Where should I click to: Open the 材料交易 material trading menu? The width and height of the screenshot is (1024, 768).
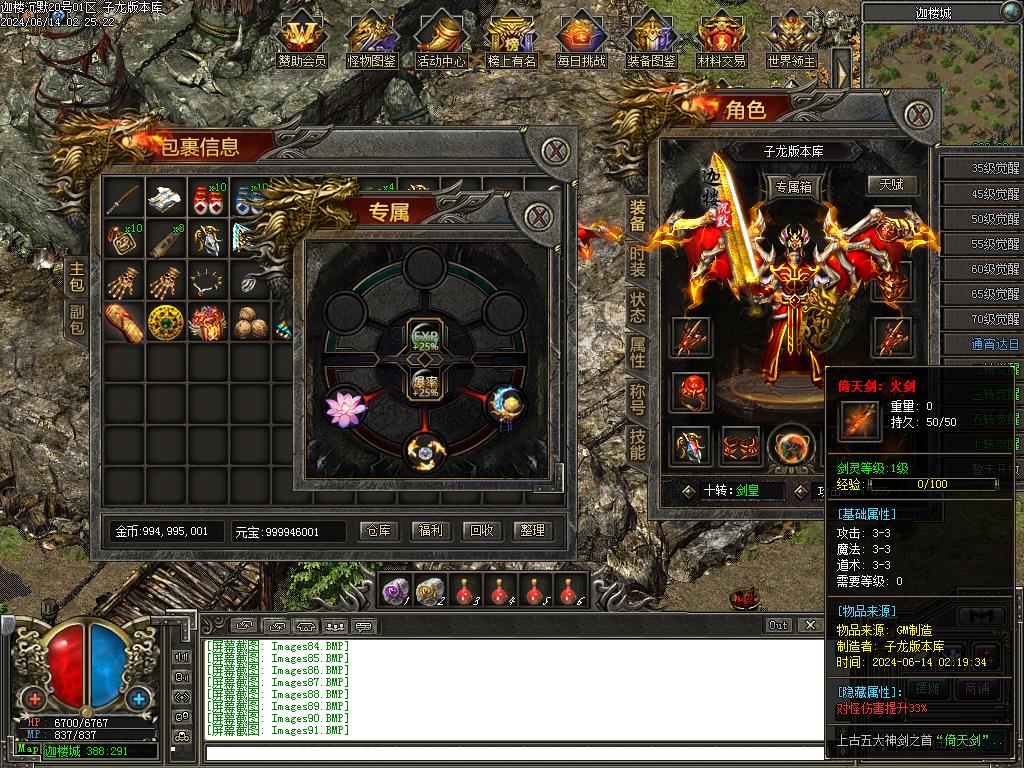(x=721, y=40)
